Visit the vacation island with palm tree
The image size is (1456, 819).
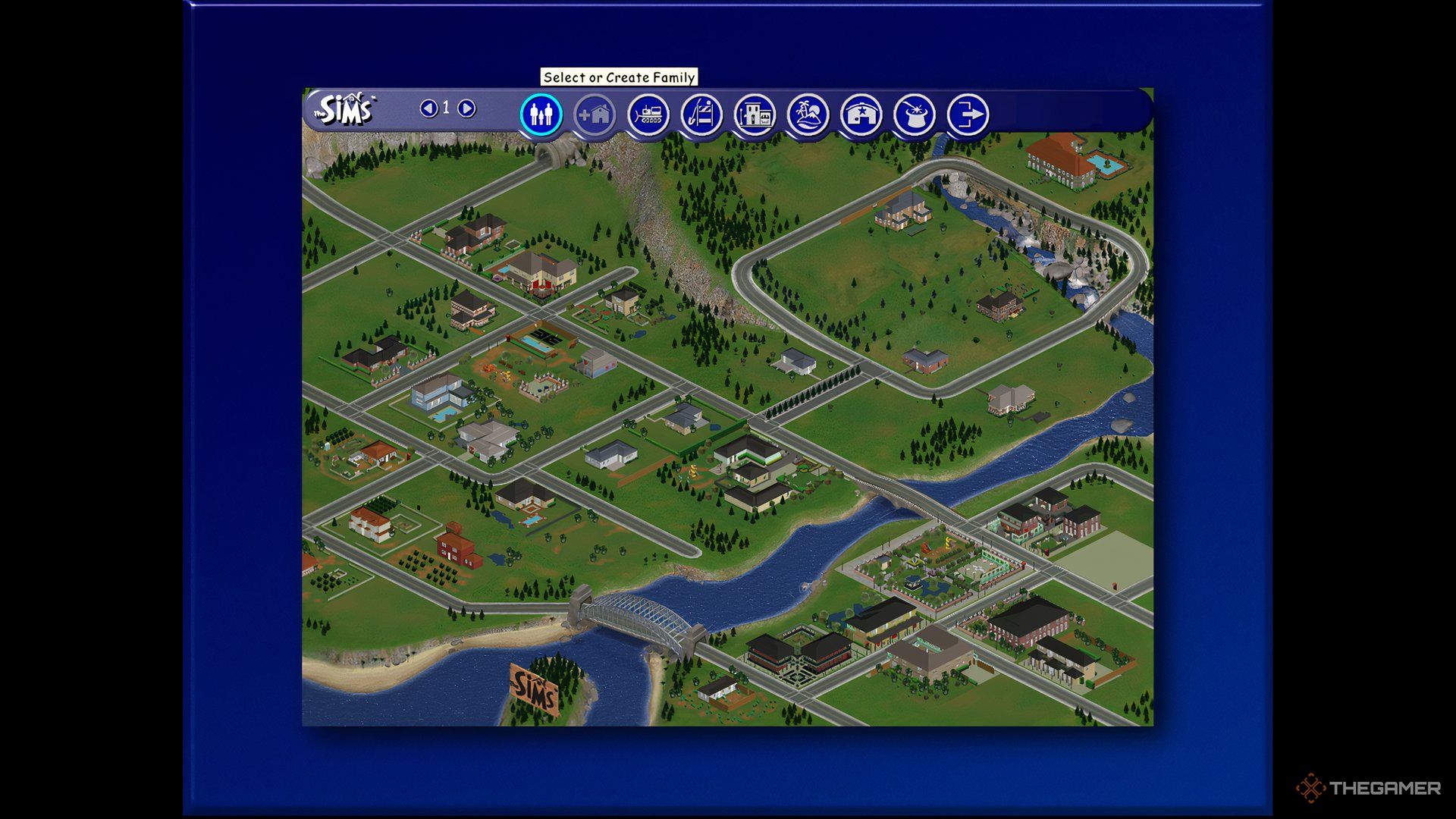808,115
